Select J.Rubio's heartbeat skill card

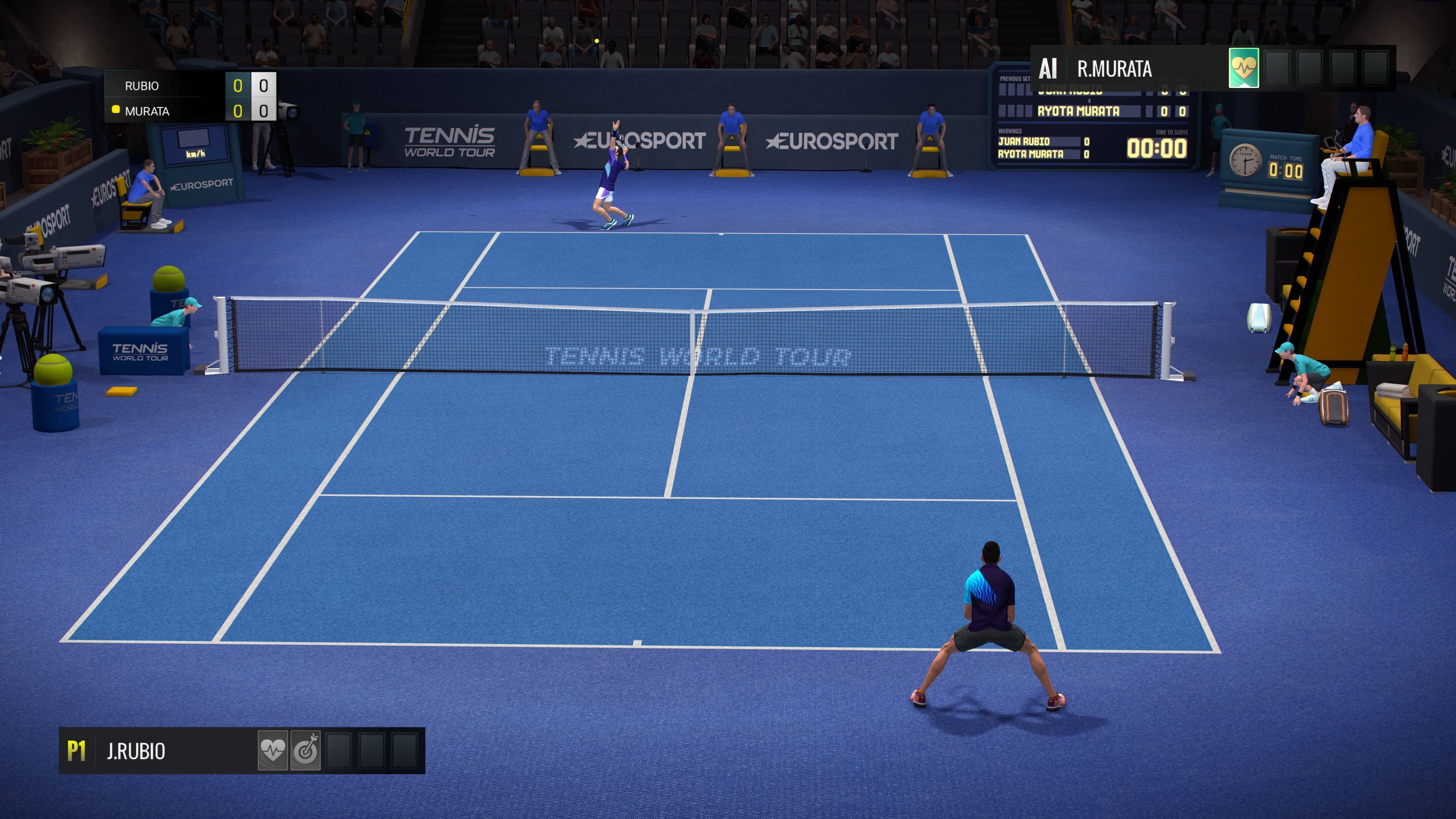(x=273, y=750)
